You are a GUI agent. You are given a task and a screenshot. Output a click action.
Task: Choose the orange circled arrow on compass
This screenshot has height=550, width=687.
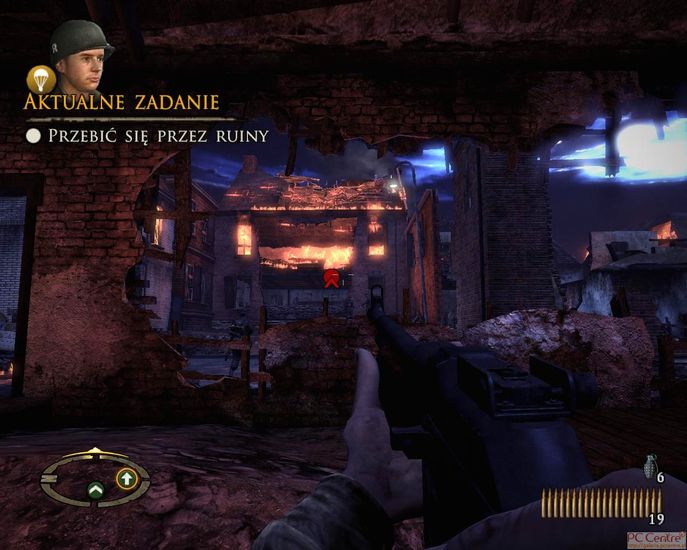tap(126, 479)
